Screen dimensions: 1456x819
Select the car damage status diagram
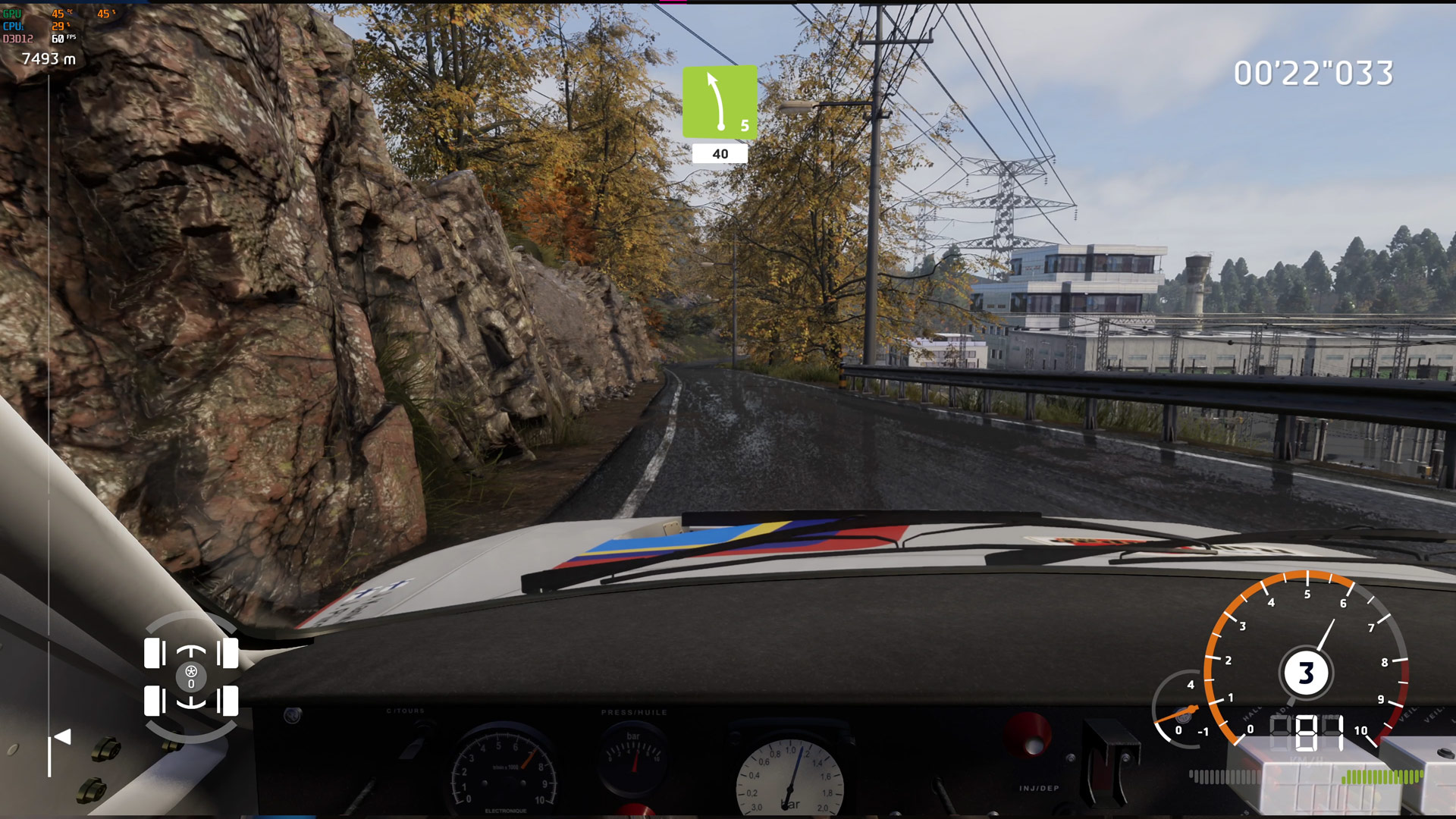(x=191, y=676)
